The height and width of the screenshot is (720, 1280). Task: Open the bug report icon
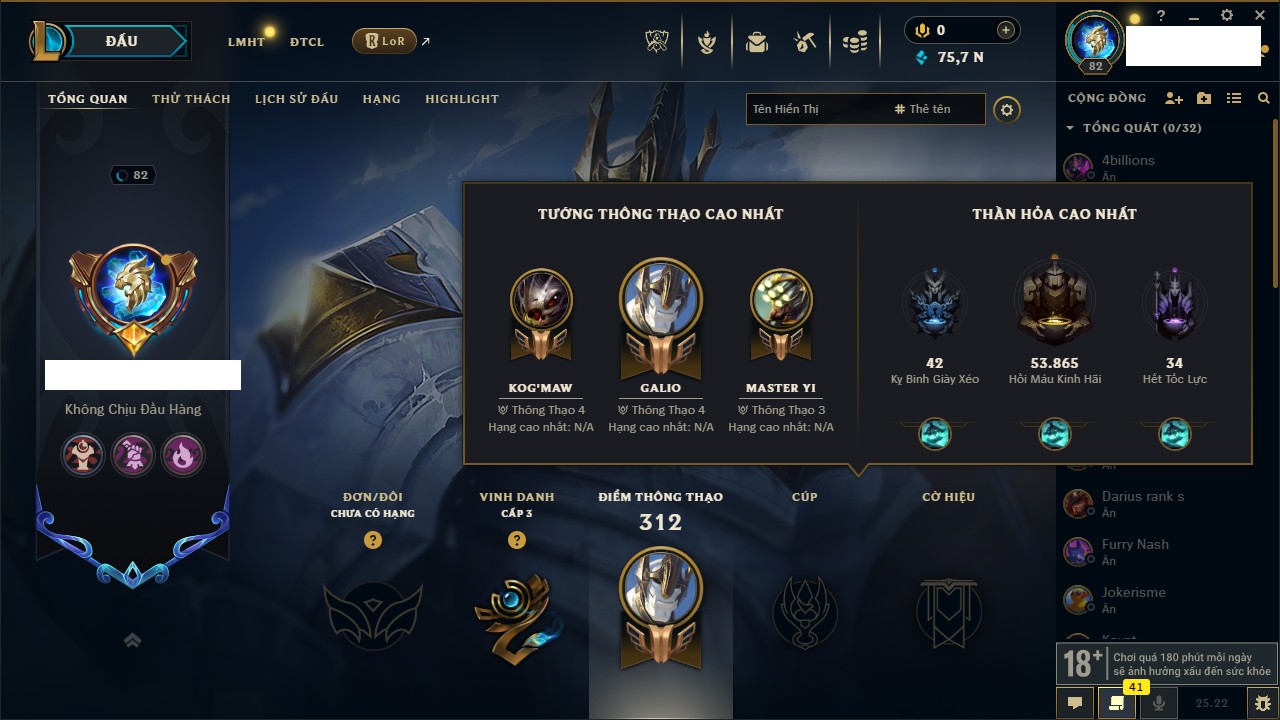(1263, 703)
